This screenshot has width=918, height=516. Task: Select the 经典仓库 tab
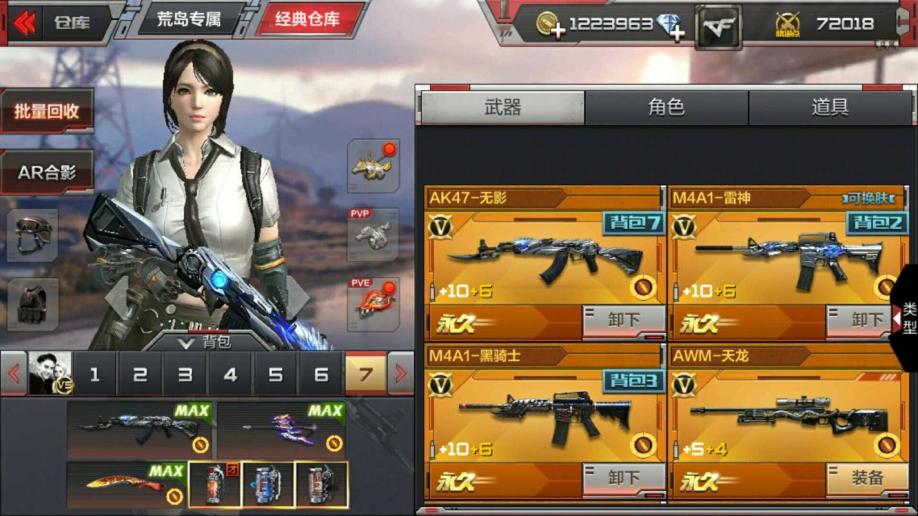click(307, 20)
